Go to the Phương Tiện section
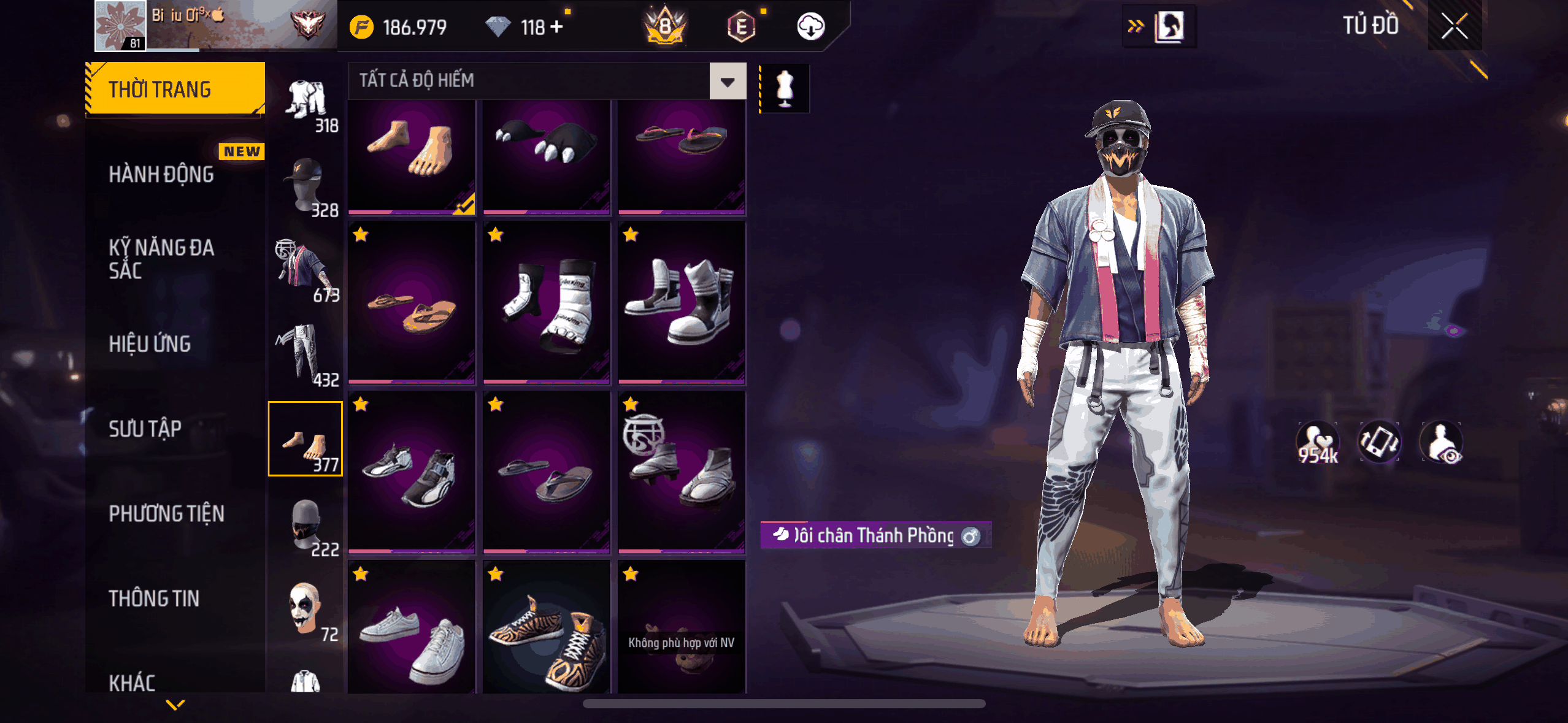 tap(167, 513)
